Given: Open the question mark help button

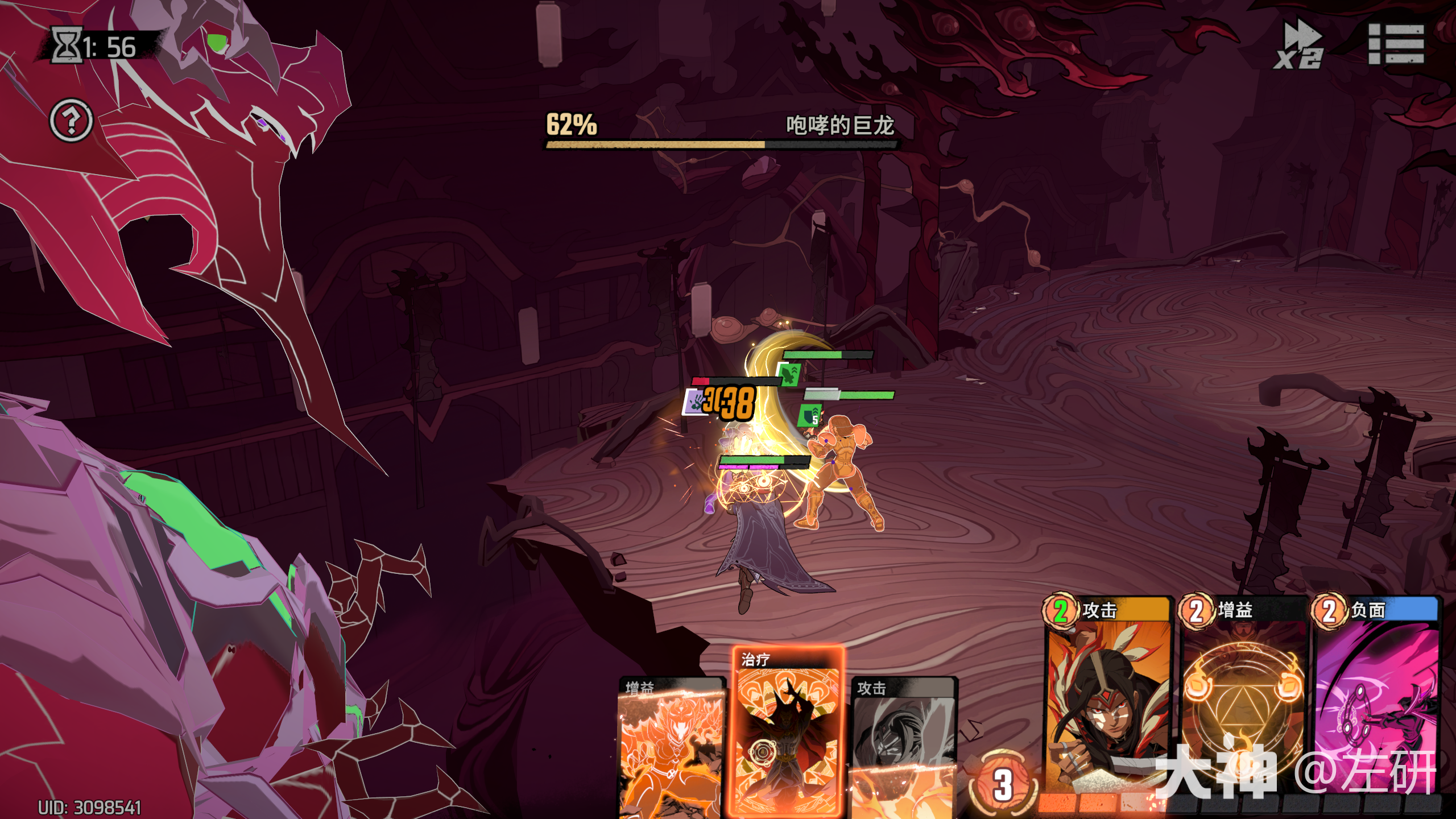Looking at the screenshot, I should point(71,120).
